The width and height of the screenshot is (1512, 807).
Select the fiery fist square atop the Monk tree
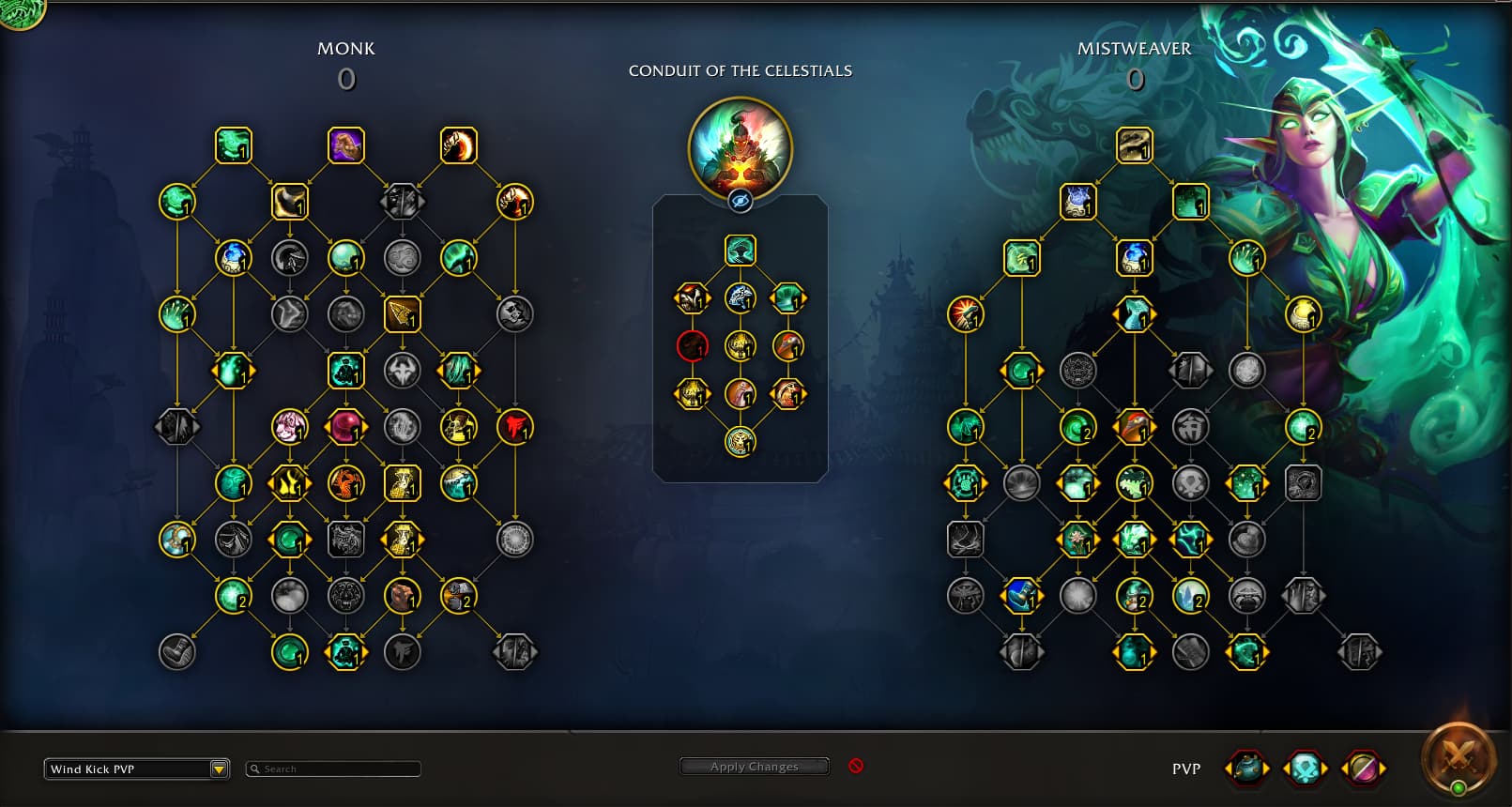(x=459, y=145)
